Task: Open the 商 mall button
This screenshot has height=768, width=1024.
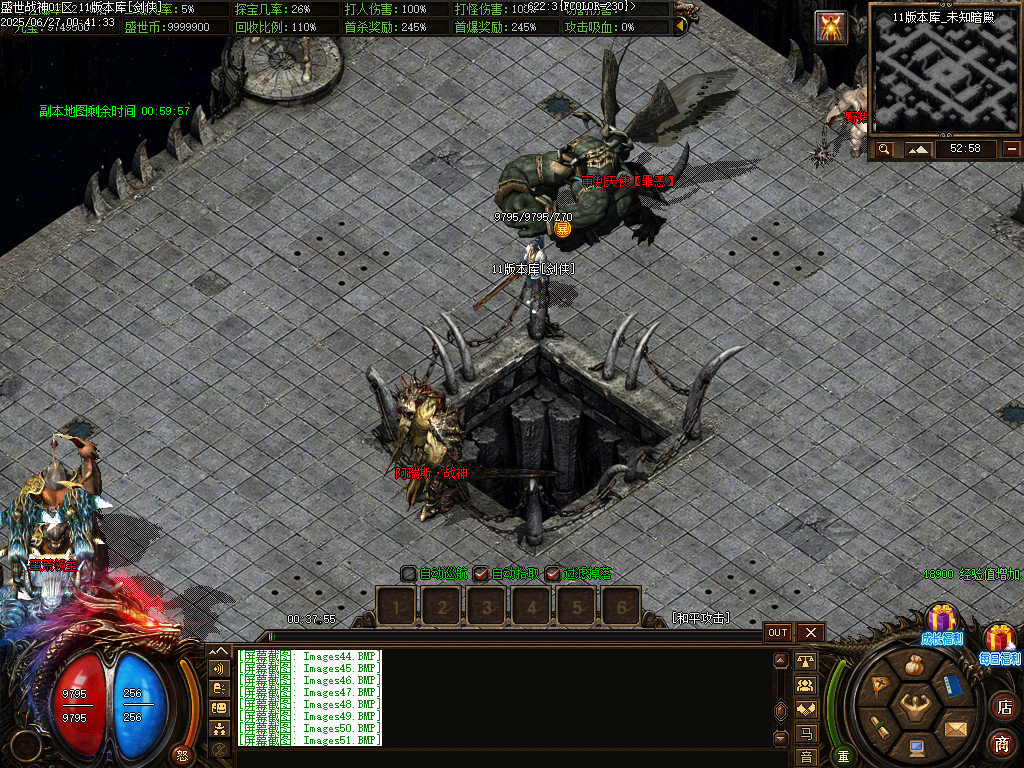Action: 1003,743
